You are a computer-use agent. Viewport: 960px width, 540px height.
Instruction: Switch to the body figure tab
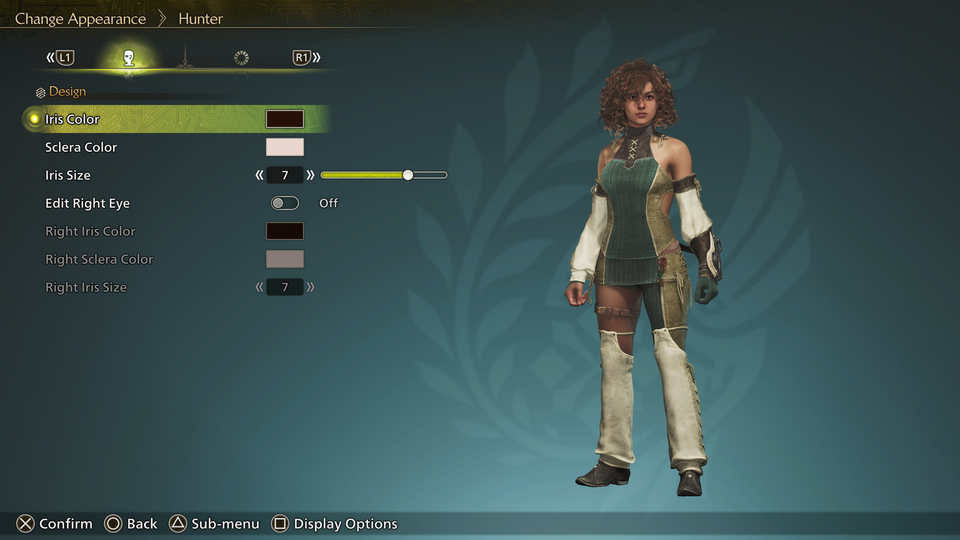click(x=184, y=58)
